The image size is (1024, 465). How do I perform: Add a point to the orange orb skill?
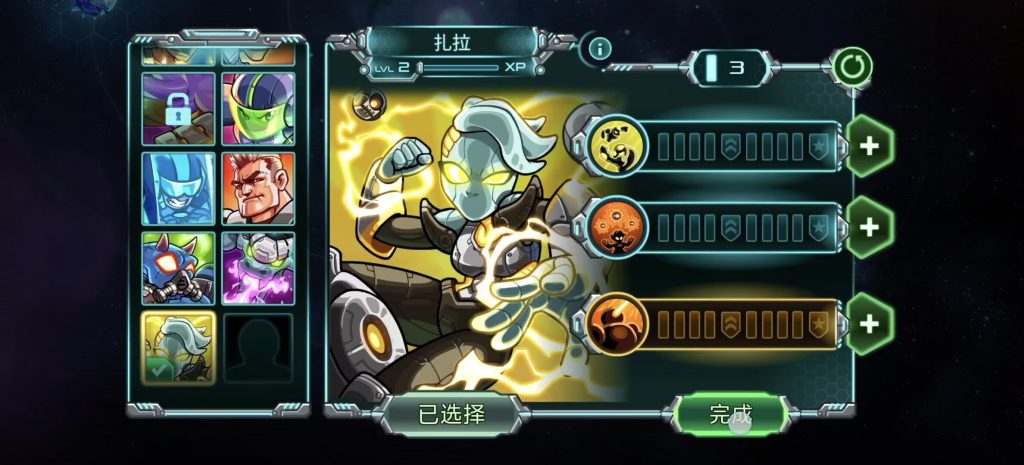(869, 227)
